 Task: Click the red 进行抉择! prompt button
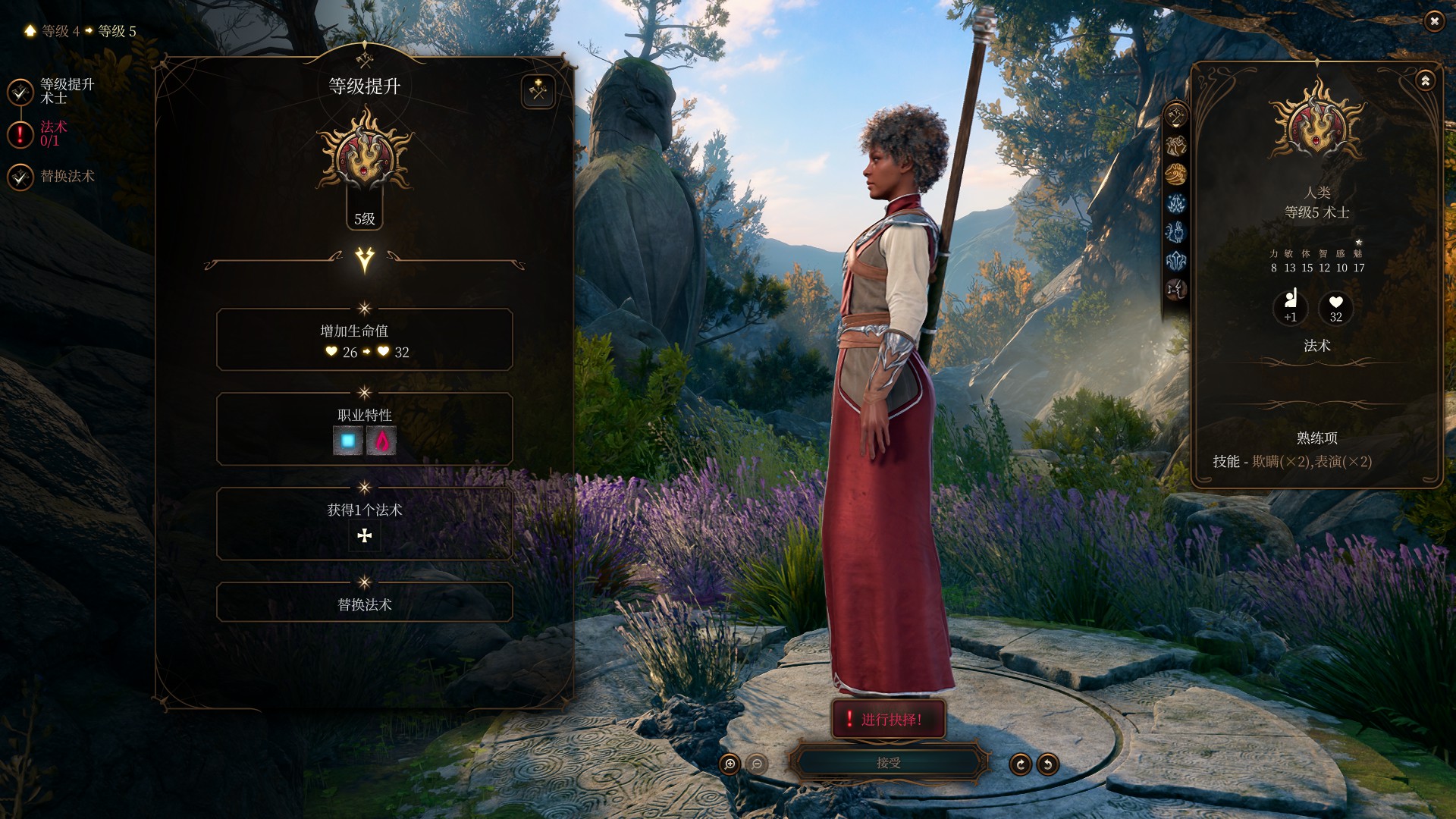click(888, 719)
